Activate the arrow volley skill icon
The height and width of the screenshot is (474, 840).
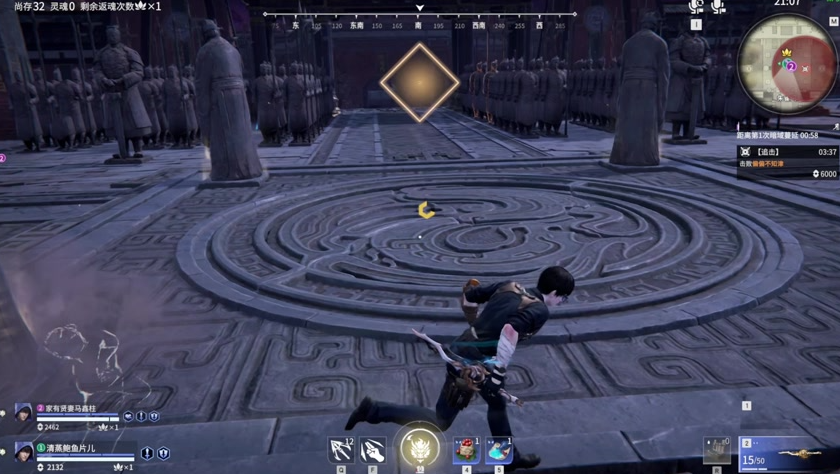tap(341, 451)
